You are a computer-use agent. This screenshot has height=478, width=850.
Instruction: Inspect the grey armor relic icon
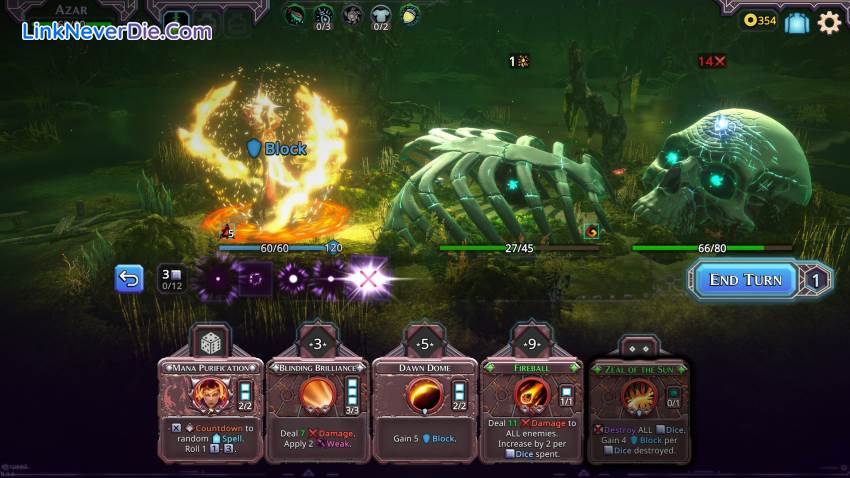(x=381, y=15)
